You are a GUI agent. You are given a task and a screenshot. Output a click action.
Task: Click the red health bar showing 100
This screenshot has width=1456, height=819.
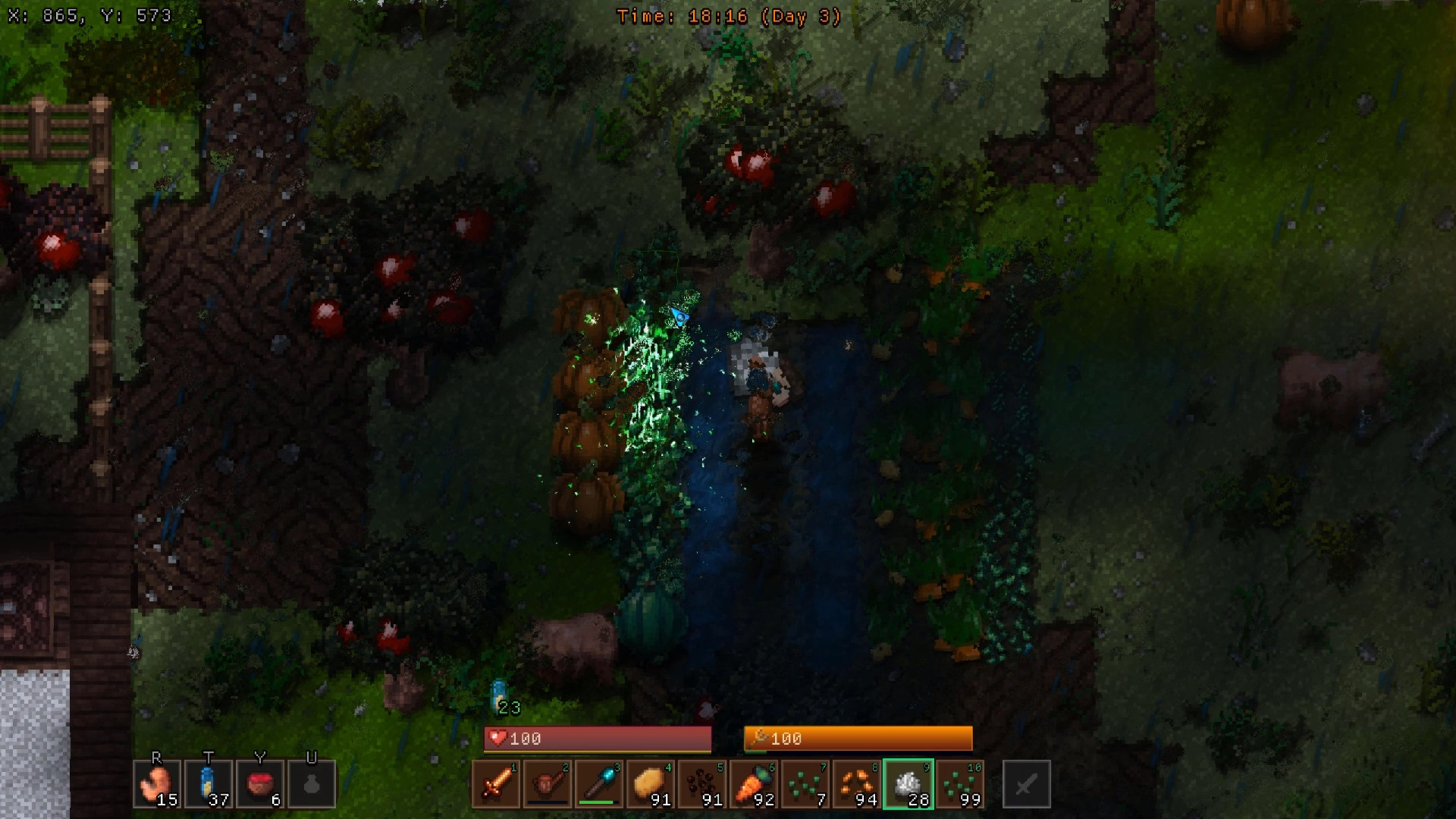coord(597,738)
